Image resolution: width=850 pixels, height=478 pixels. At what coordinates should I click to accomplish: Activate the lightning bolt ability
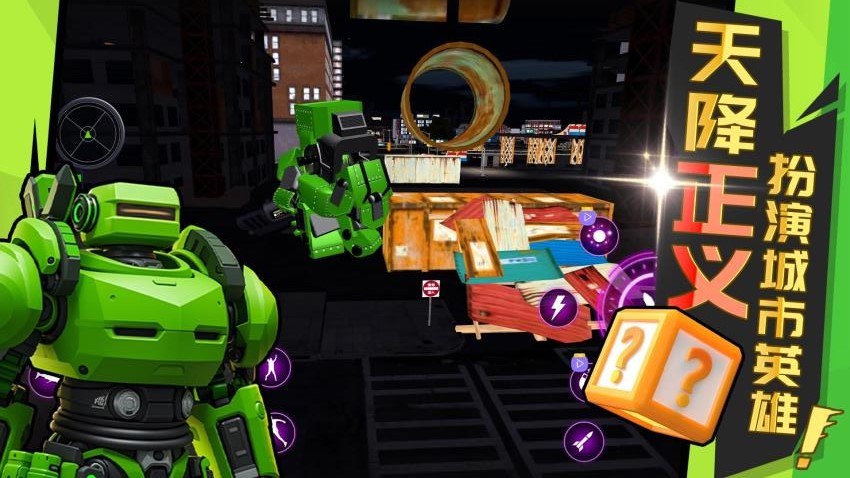pos(557,306)
